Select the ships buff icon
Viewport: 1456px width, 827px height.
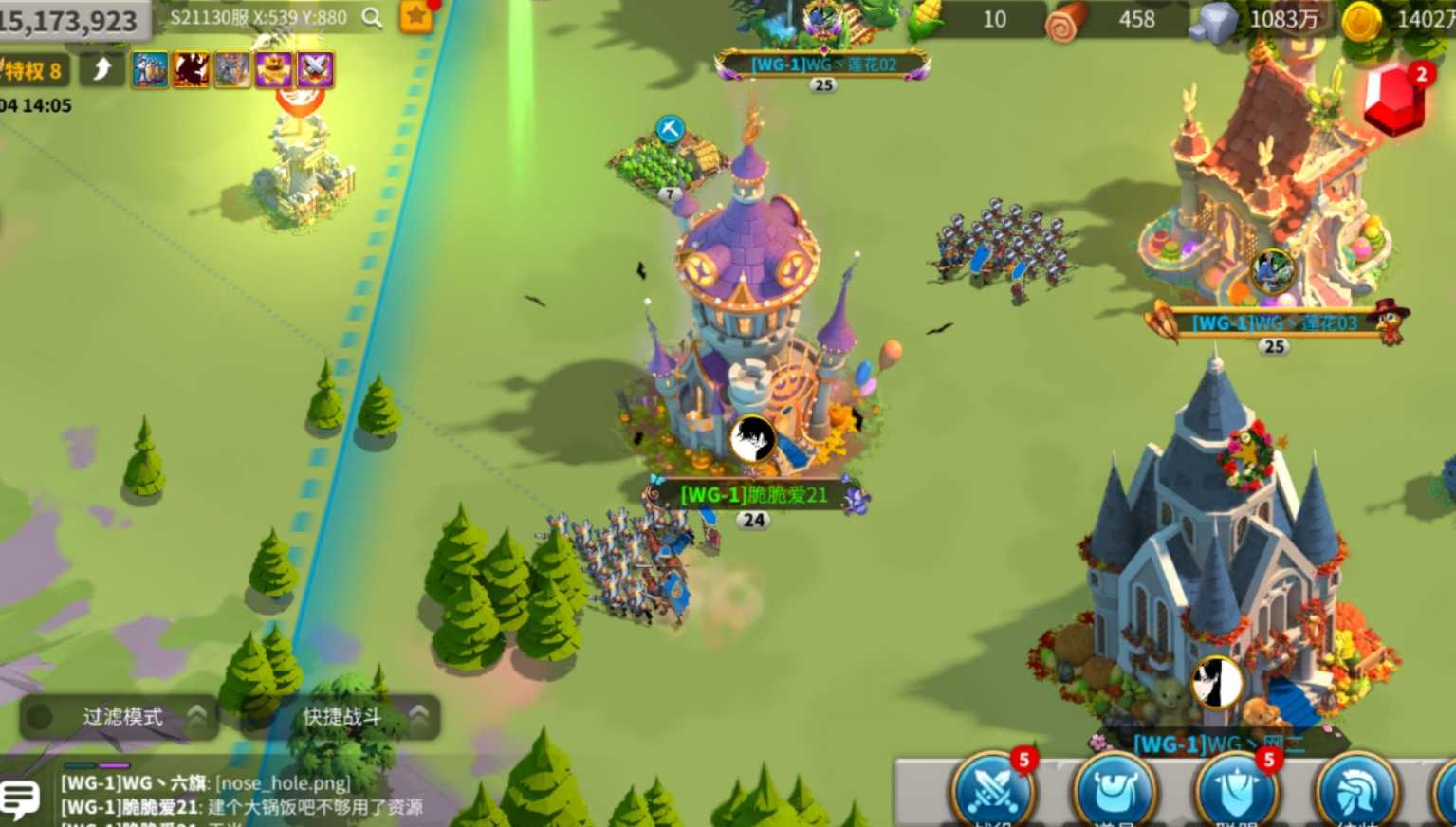click(x=150, y=69)
